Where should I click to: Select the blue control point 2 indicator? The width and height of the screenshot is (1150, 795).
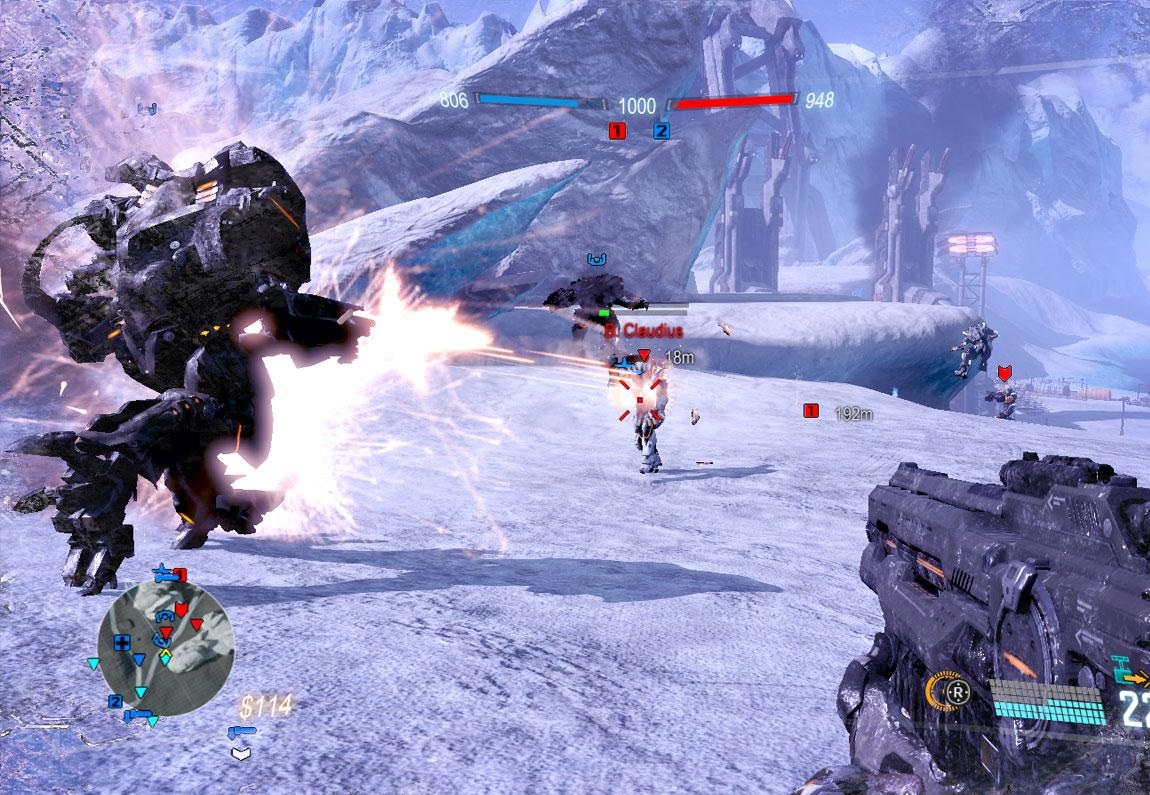[661, 130]
